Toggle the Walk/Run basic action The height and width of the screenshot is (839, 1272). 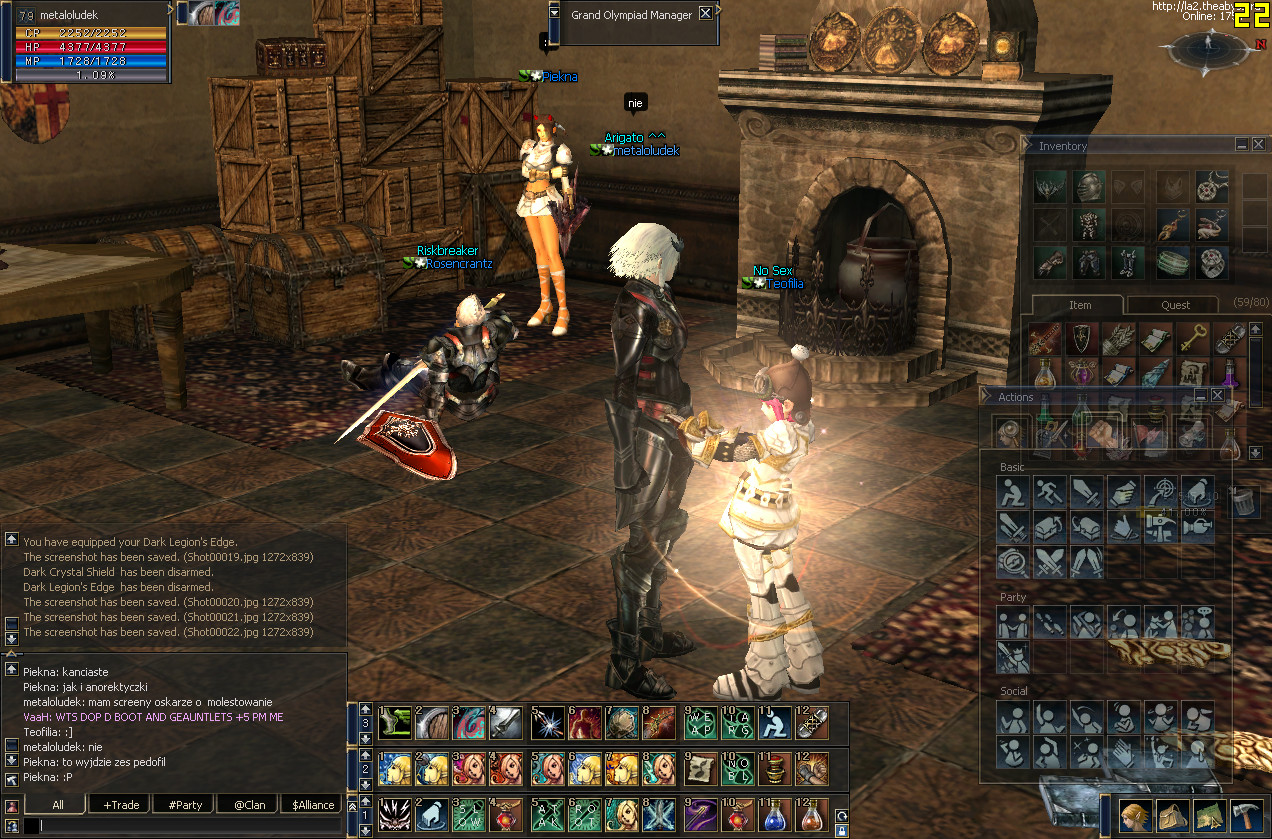point(1050,492)
